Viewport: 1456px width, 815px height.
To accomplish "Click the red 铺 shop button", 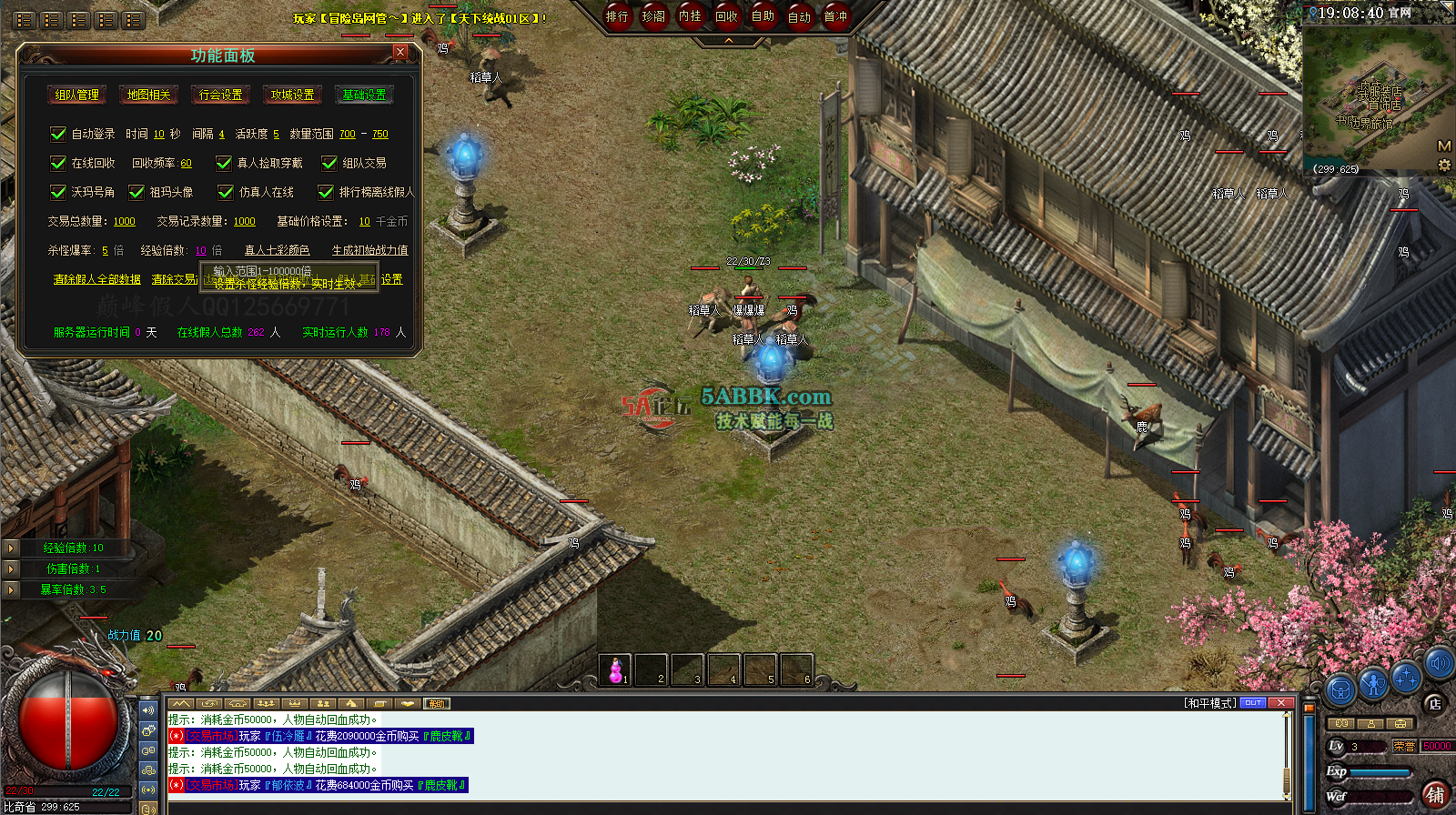I will pyautogui.click(x=1435, y=794).
